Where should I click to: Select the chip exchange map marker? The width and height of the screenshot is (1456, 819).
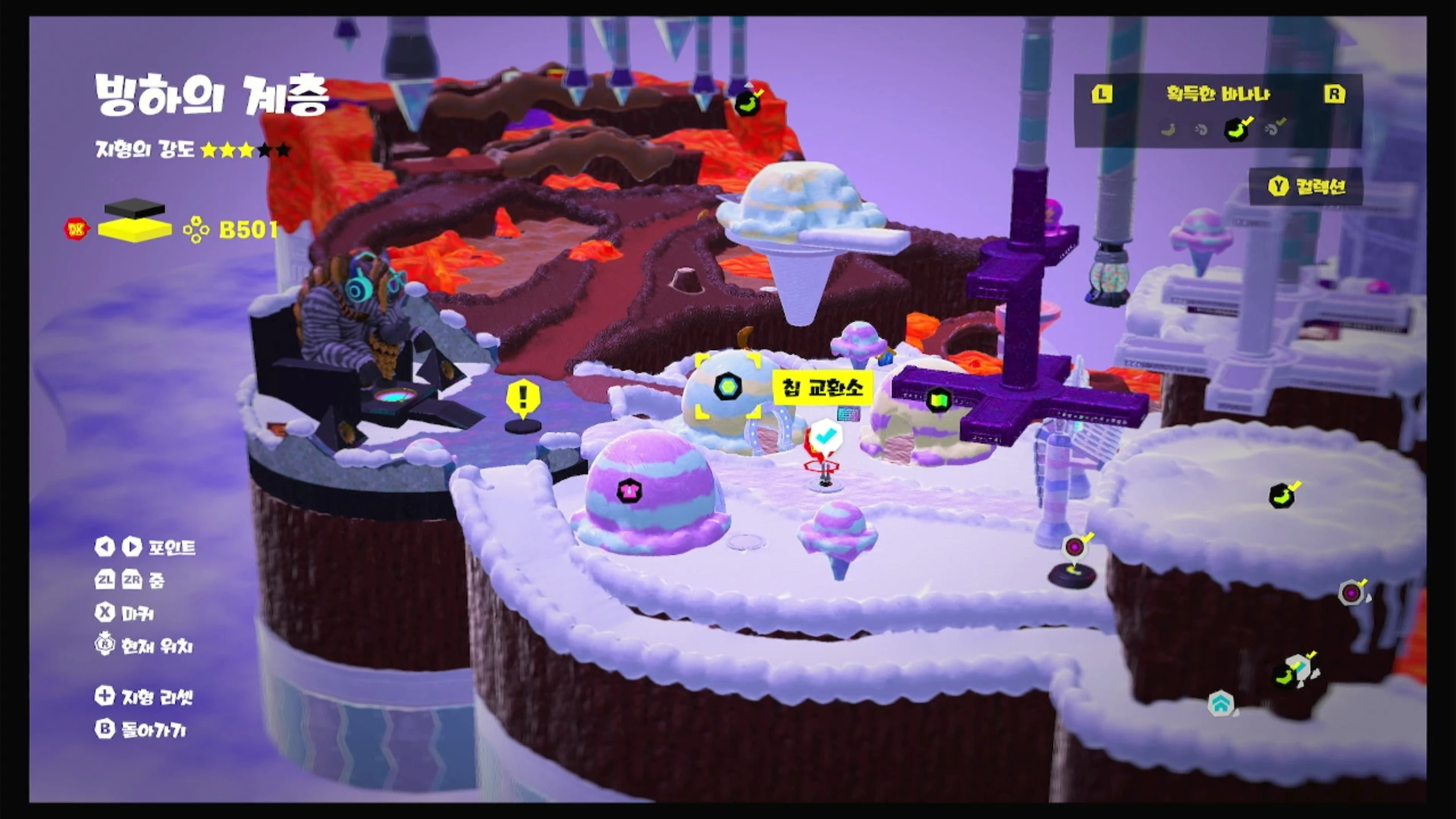tap(727, 387)
